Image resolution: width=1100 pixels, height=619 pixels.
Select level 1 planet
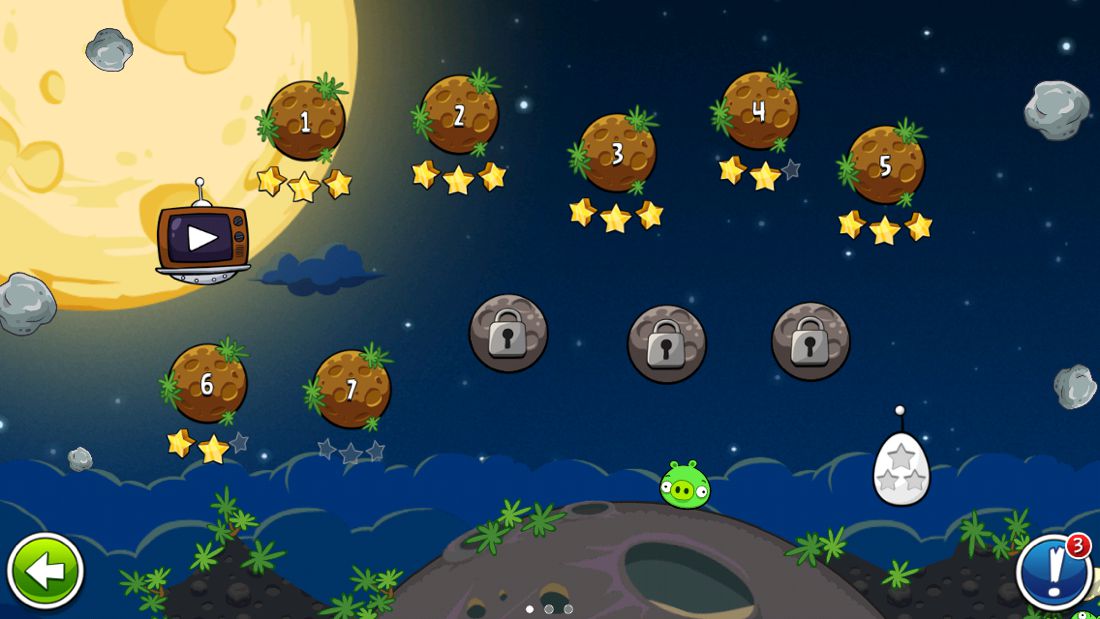tap(305, 122)
